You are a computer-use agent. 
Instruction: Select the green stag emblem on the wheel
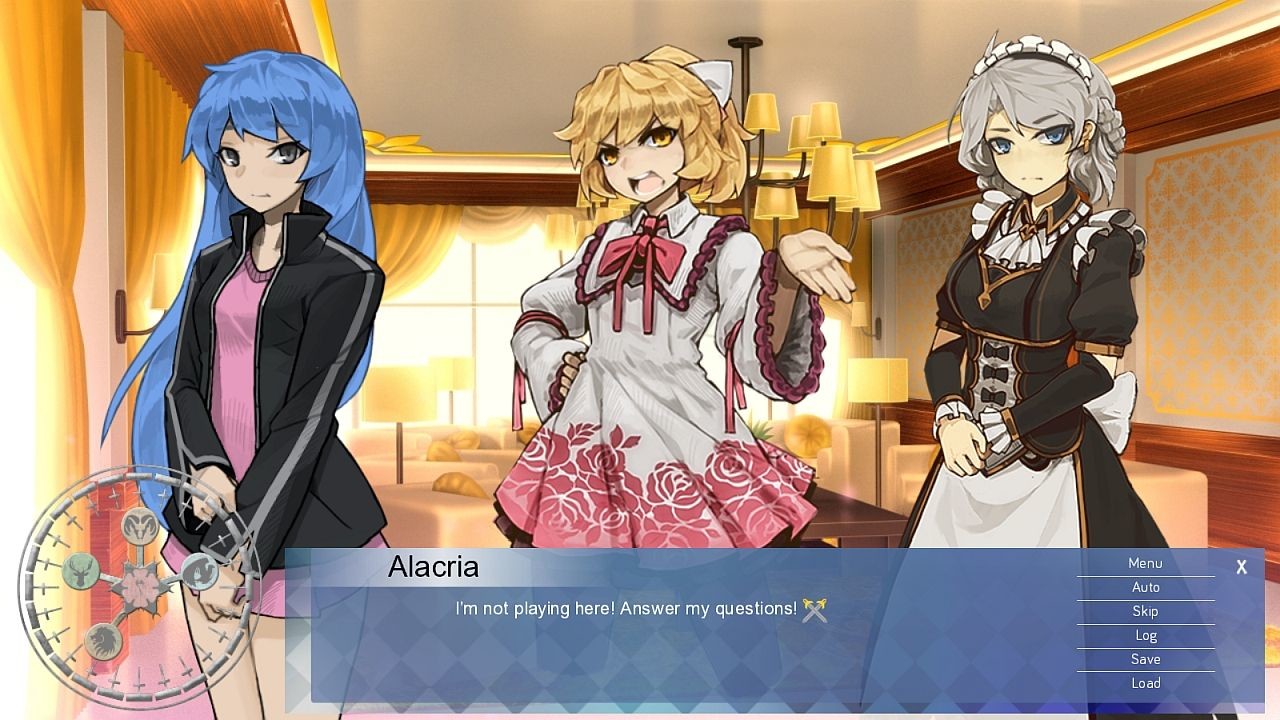point(81,573)
